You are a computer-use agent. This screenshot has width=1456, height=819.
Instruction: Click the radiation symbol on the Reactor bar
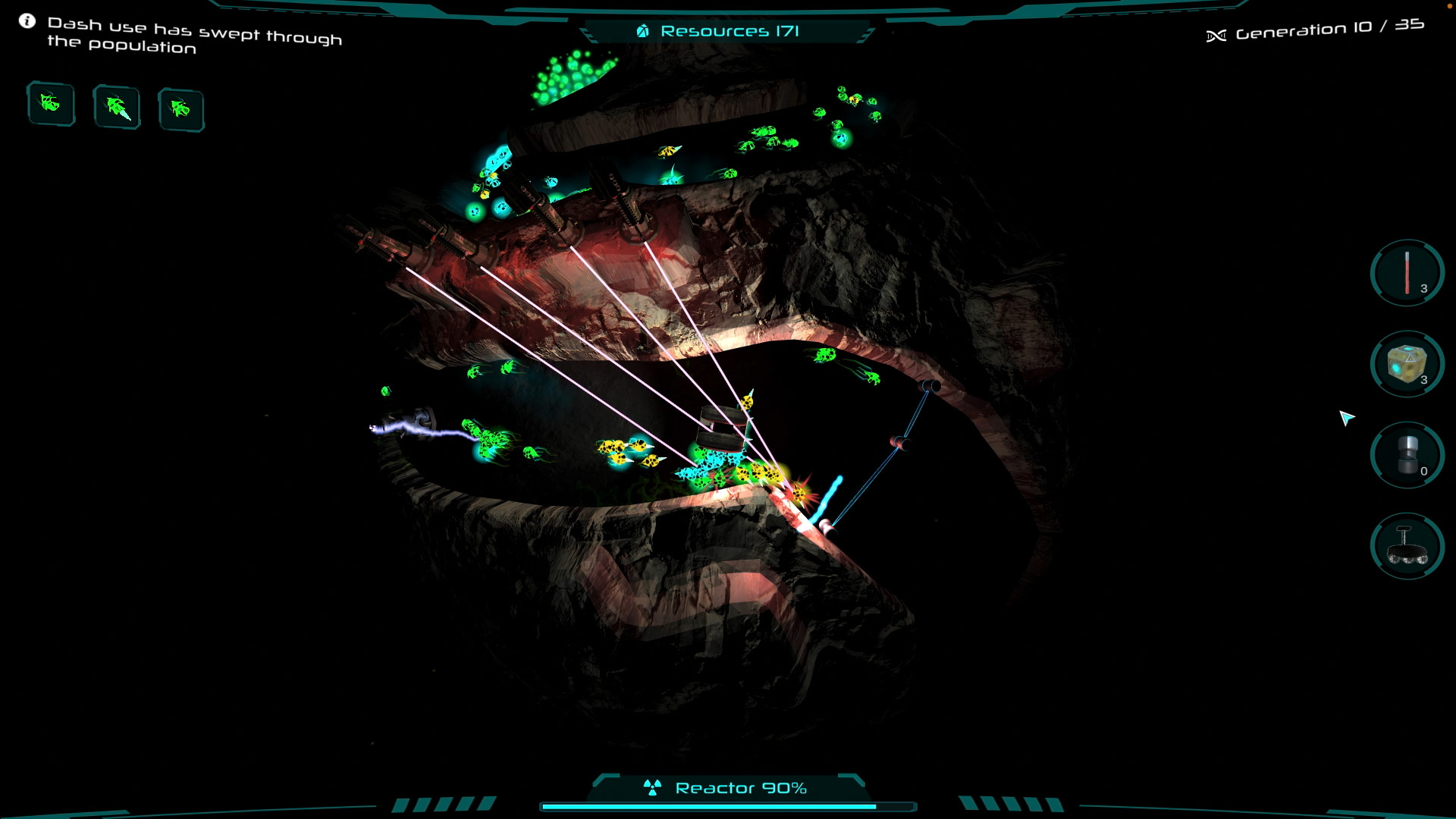(x=654, y=787)
